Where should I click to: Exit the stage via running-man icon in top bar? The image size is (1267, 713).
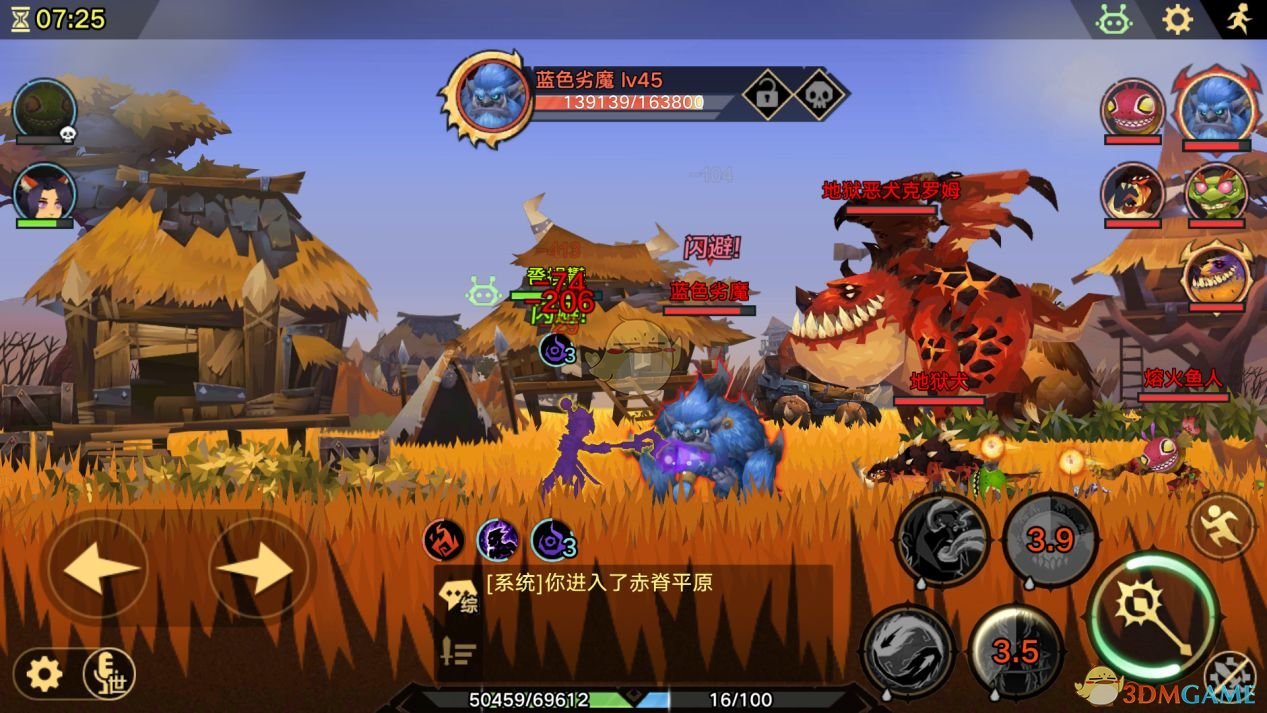tap(1239, 19)
